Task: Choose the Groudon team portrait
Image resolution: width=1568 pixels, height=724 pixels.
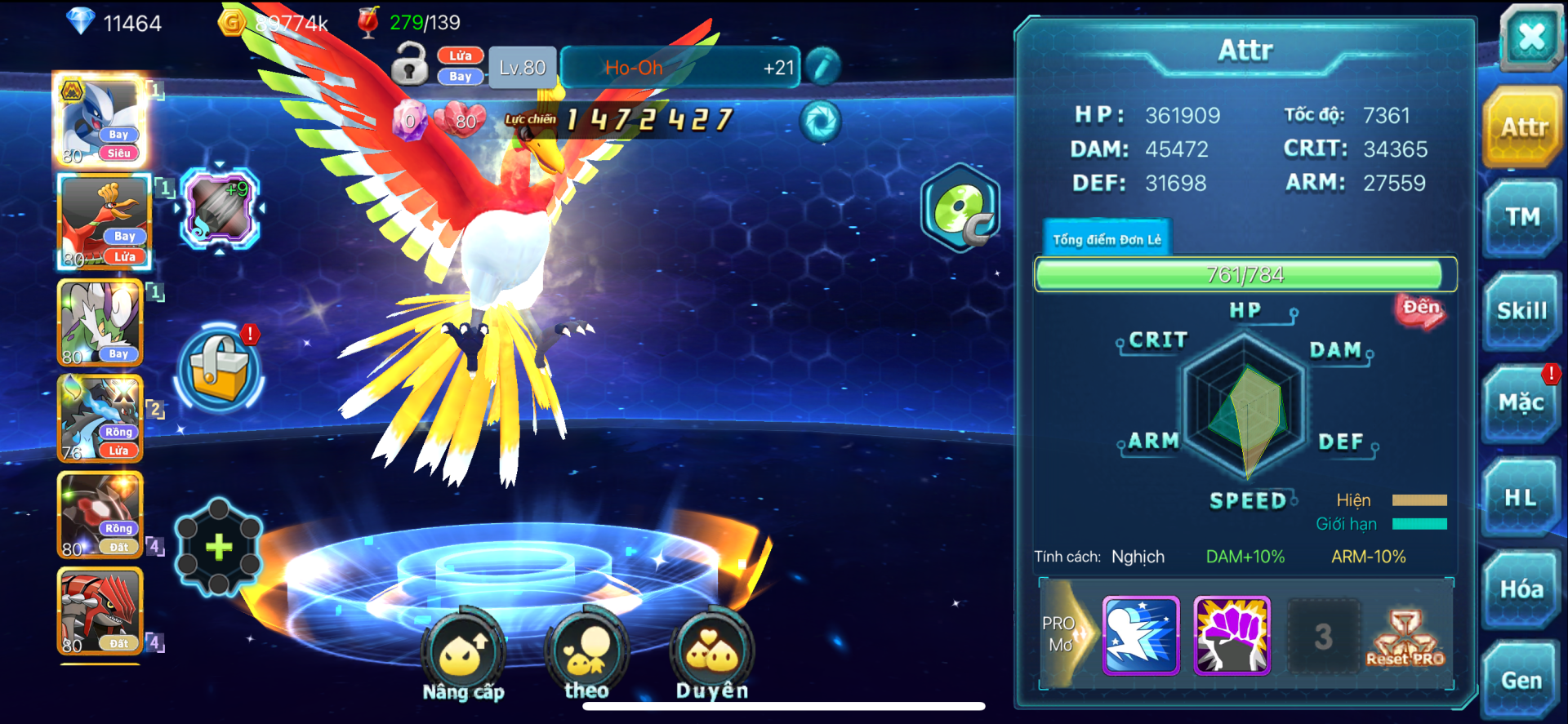Action: 100,611
